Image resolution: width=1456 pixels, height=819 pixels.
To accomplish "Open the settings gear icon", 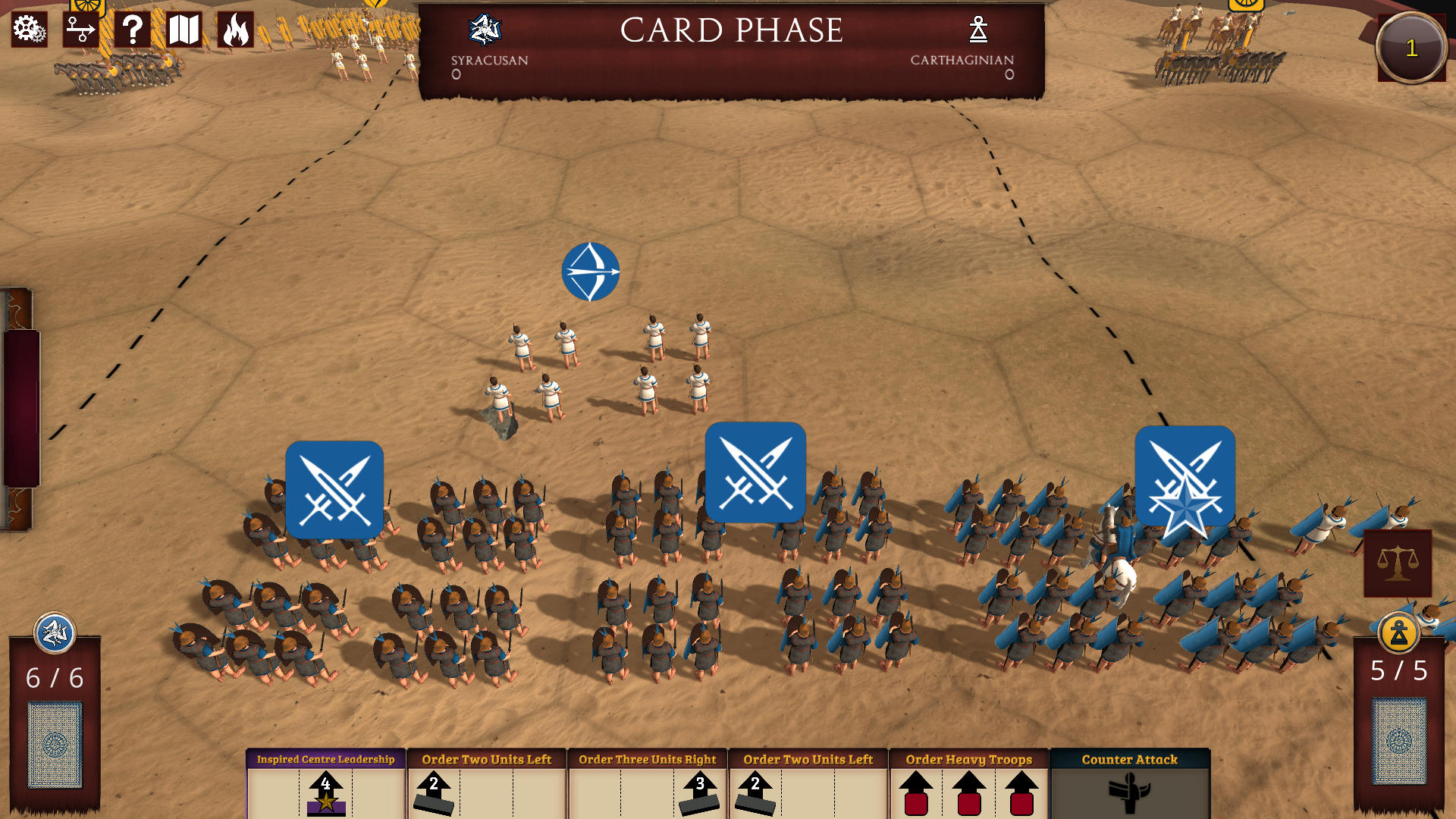I will (x=28, y=31).
